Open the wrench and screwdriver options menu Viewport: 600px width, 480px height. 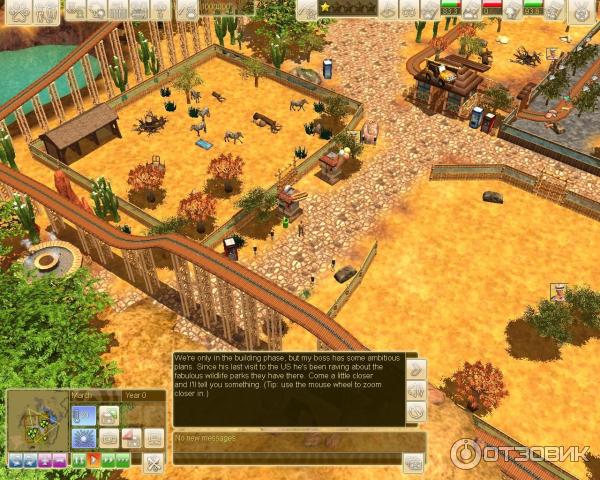click(x=153, y=462)
